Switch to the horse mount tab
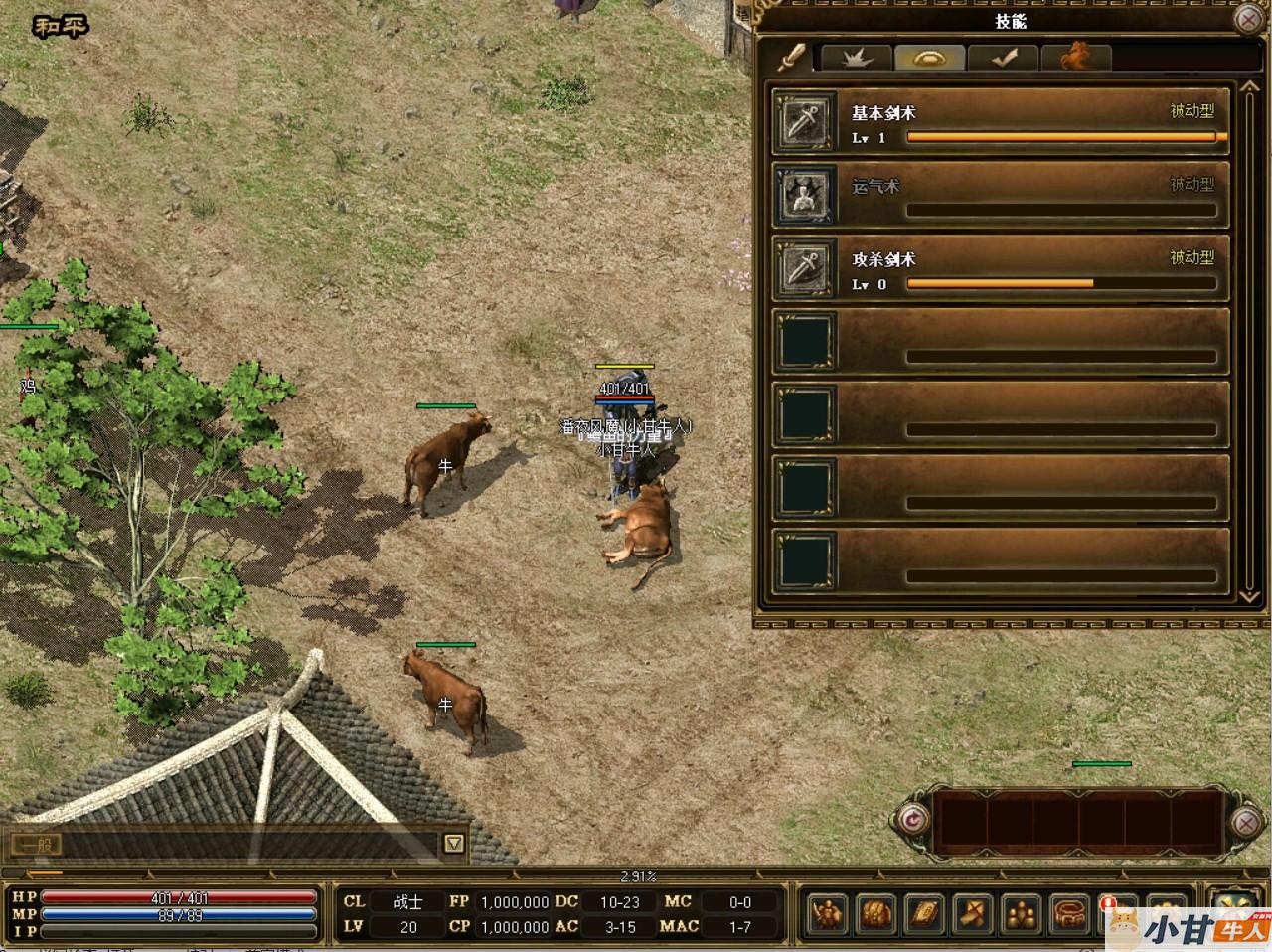The image size is (1272, 952). 1075,58
